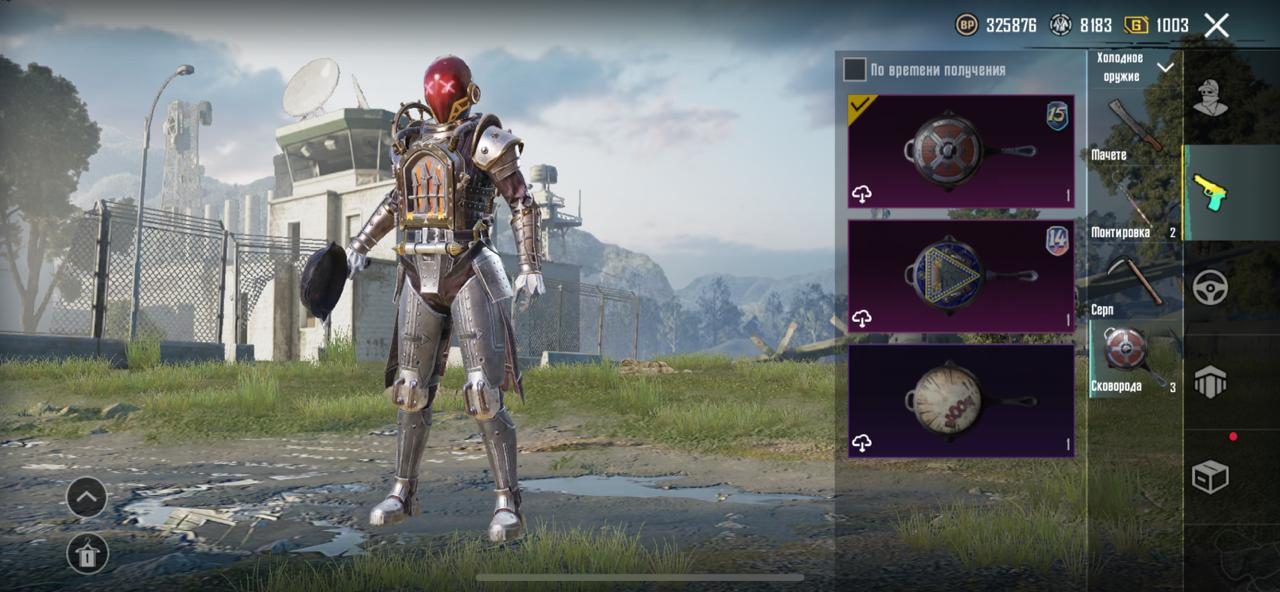
Task: Close the inventory with the X button
Action: pos(1216,25)
